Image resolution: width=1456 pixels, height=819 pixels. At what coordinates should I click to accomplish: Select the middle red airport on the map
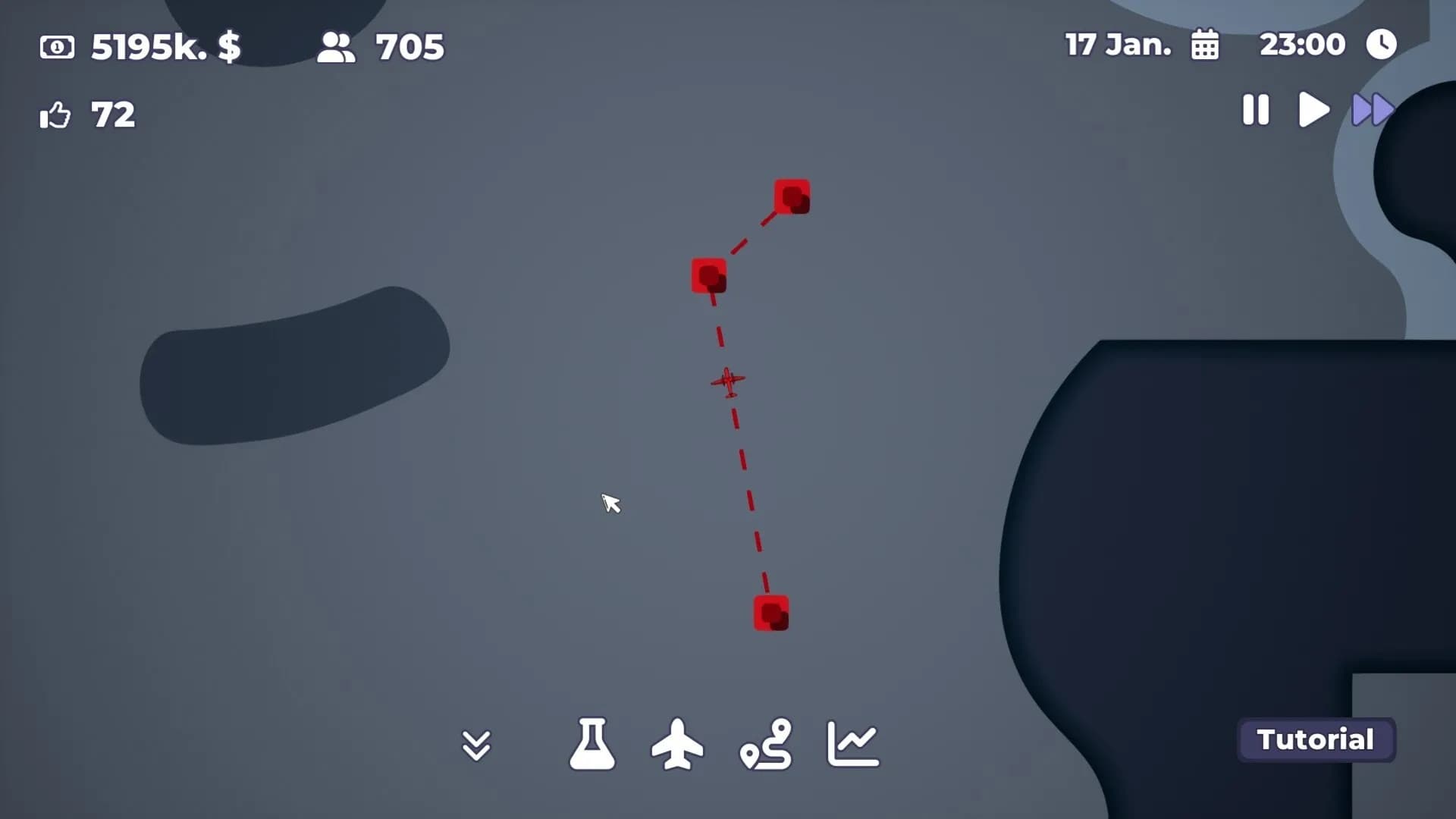[x=708, y=276]
